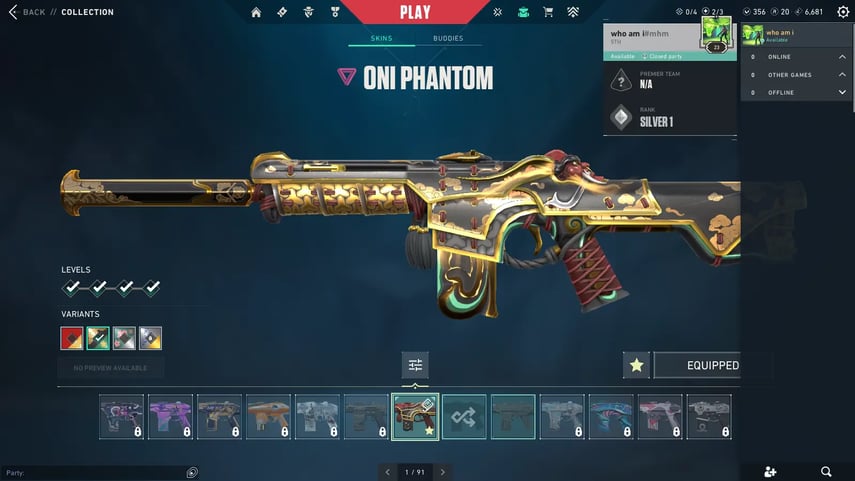Go to the next skin page

(x=442, y=471)
